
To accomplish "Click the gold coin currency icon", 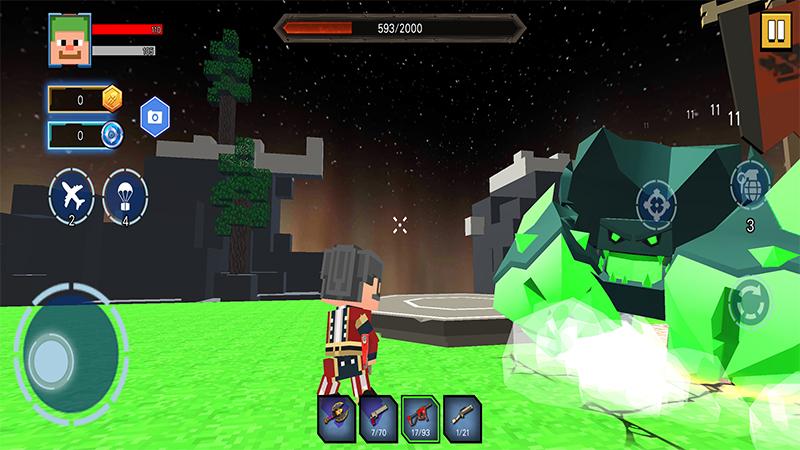I will (x=112, y=98).
